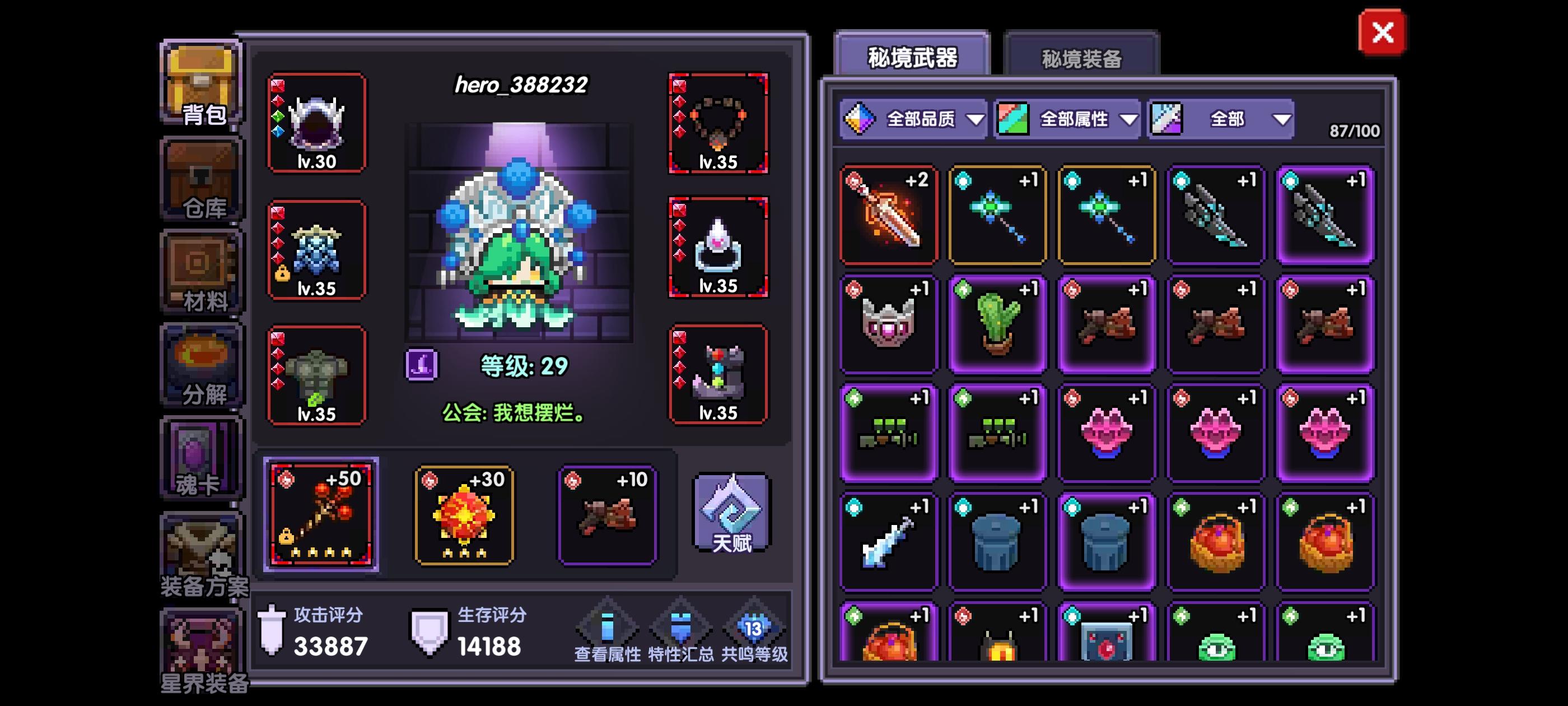Viewport: 1568px width, 706px height.
Task: Open the 天赋 talent panel
Action: tap(730, 515)
